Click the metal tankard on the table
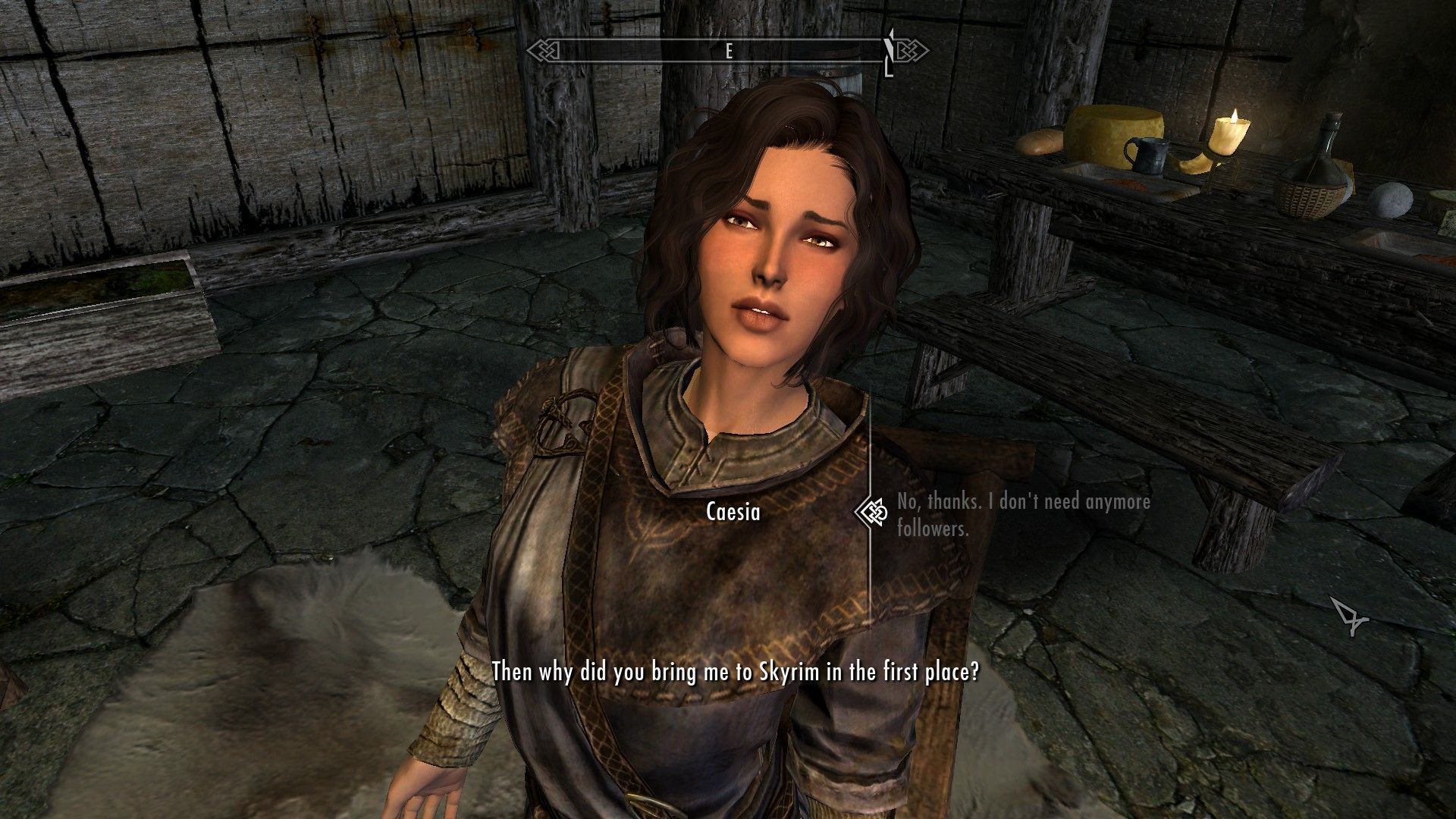This screenshot has width=1456, height=819. 1146,156
